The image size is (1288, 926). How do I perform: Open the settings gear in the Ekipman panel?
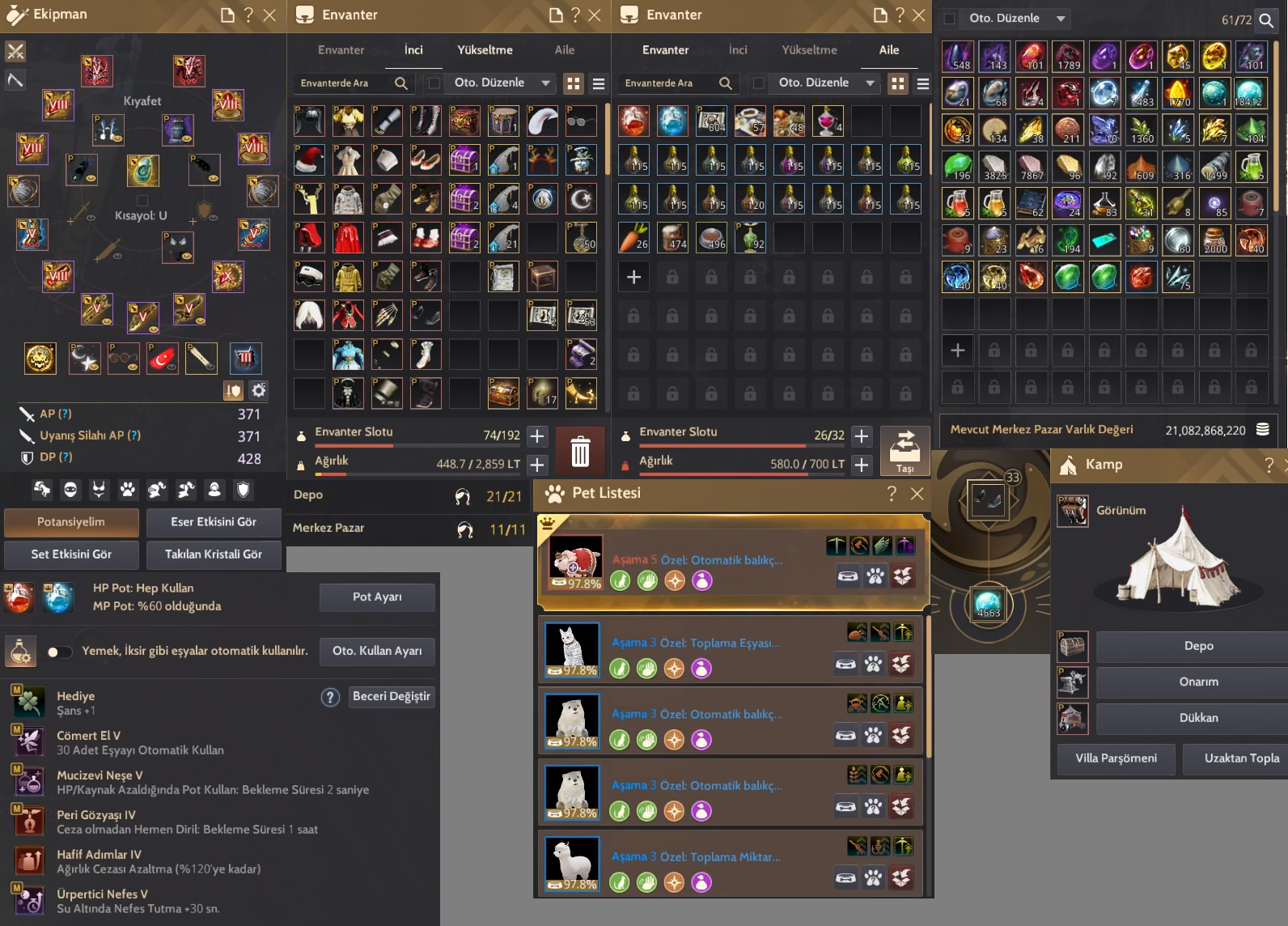pyautogui.click(x=258, y=390)
